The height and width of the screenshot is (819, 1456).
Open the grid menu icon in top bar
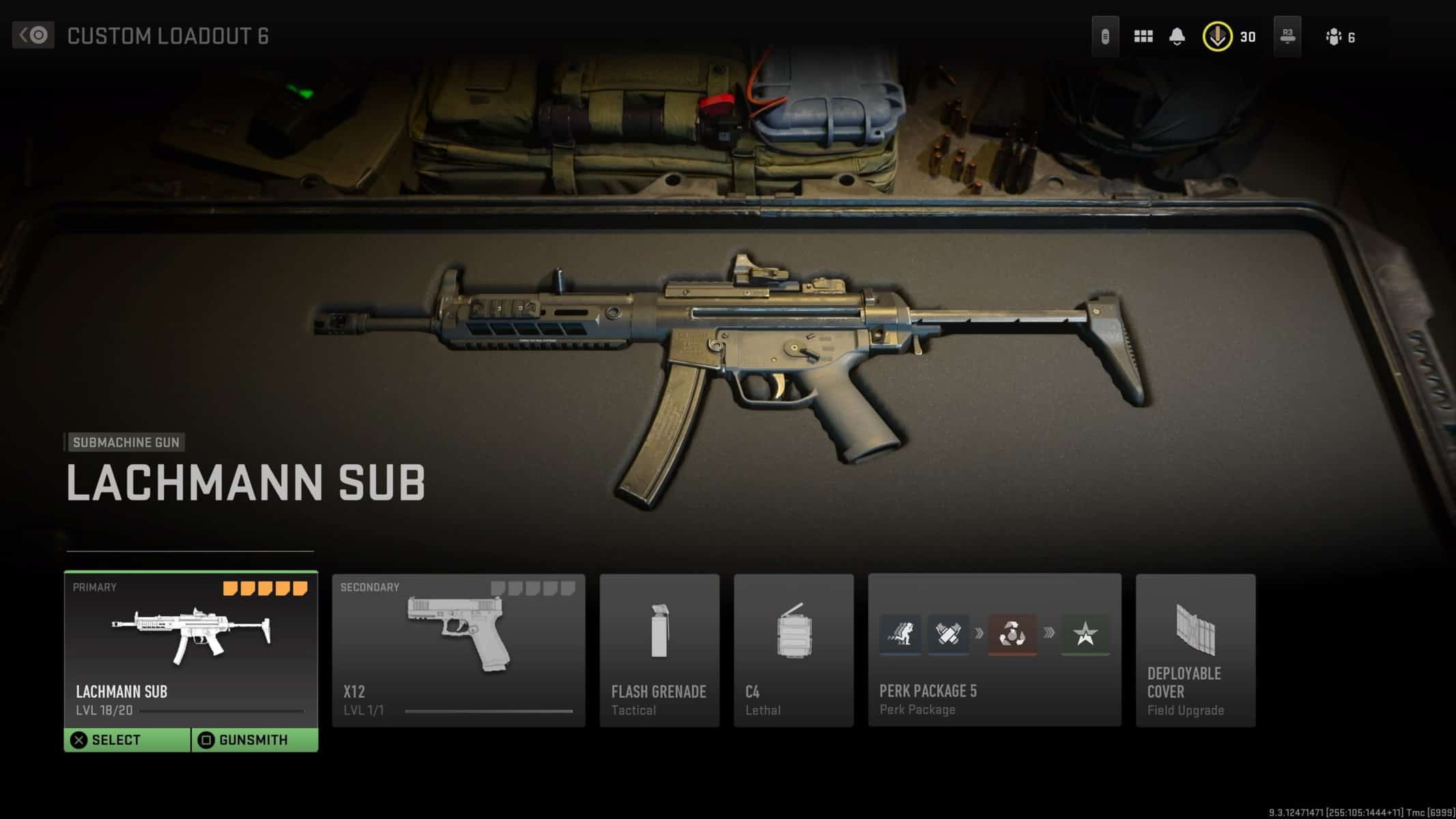click(1143, 37)
